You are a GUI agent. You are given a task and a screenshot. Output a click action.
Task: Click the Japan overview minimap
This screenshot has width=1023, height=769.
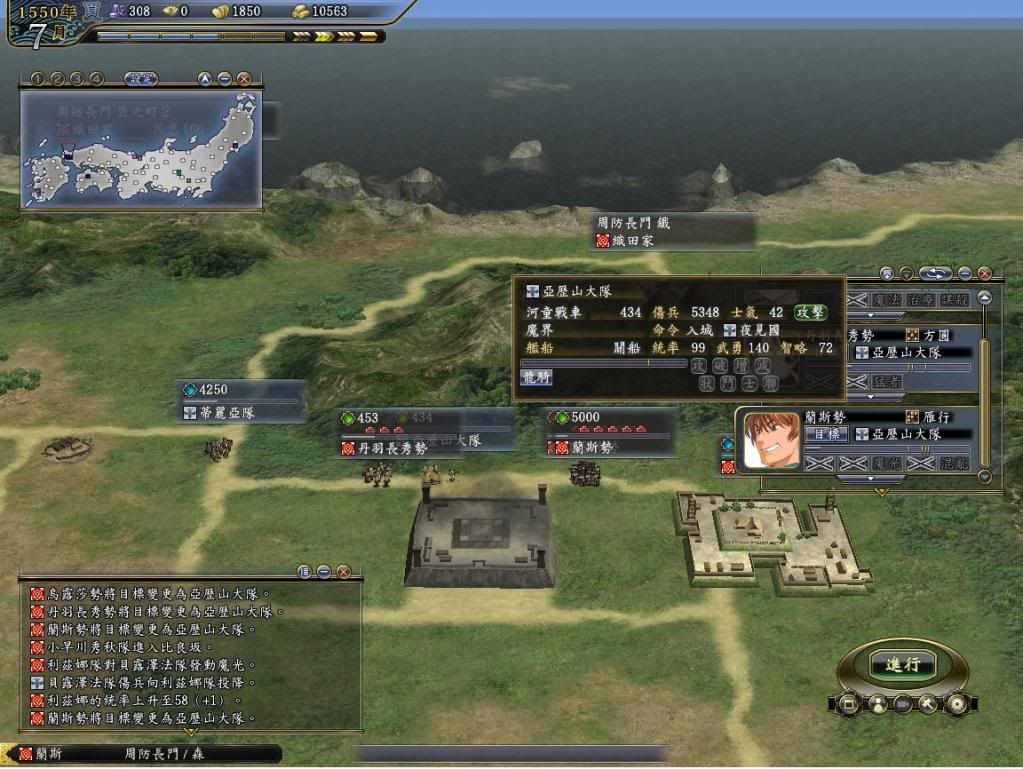141,148
